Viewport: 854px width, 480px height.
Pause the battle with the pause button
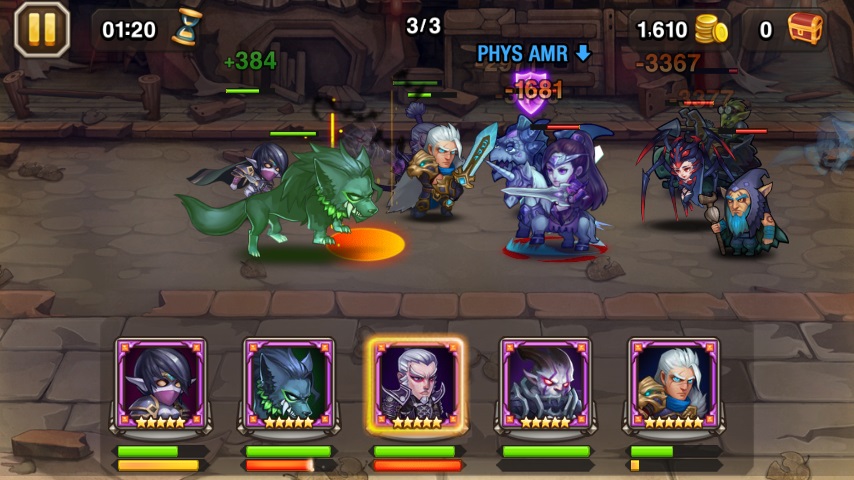42,29
